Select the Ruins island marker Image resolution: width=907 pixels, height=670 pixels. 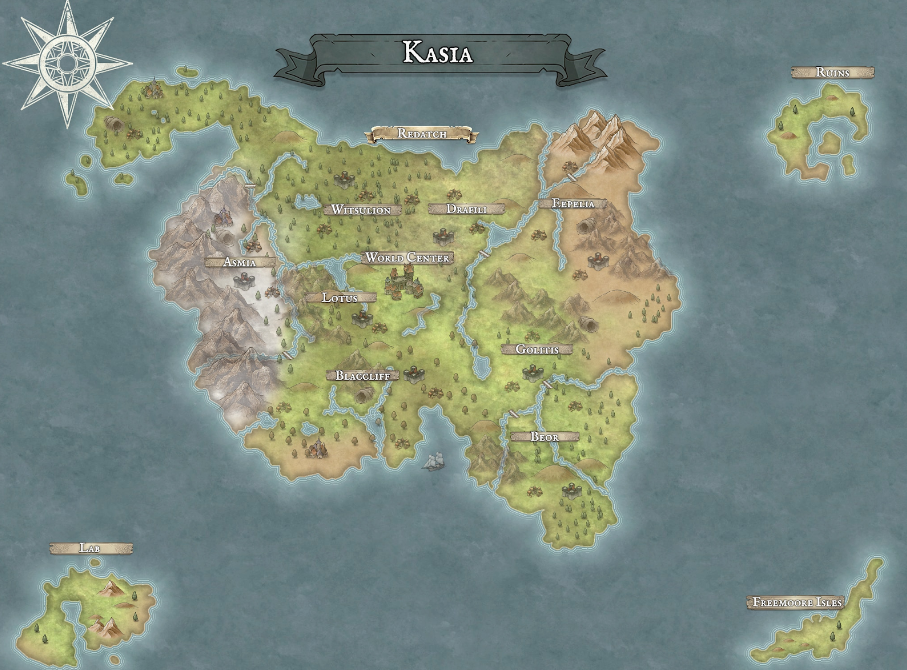[x=832, y=73]
